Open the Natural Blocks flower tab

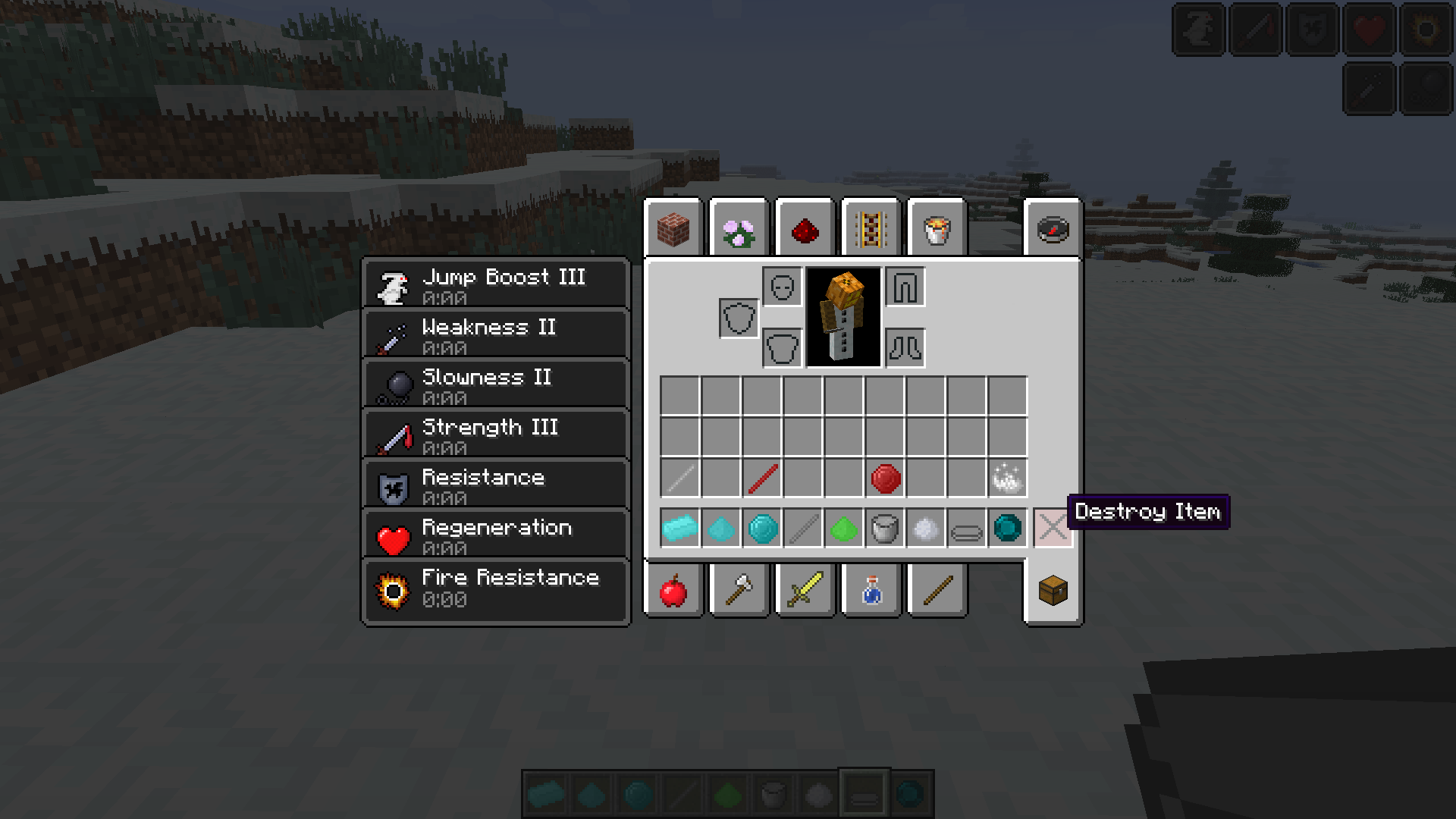point(739,228)
